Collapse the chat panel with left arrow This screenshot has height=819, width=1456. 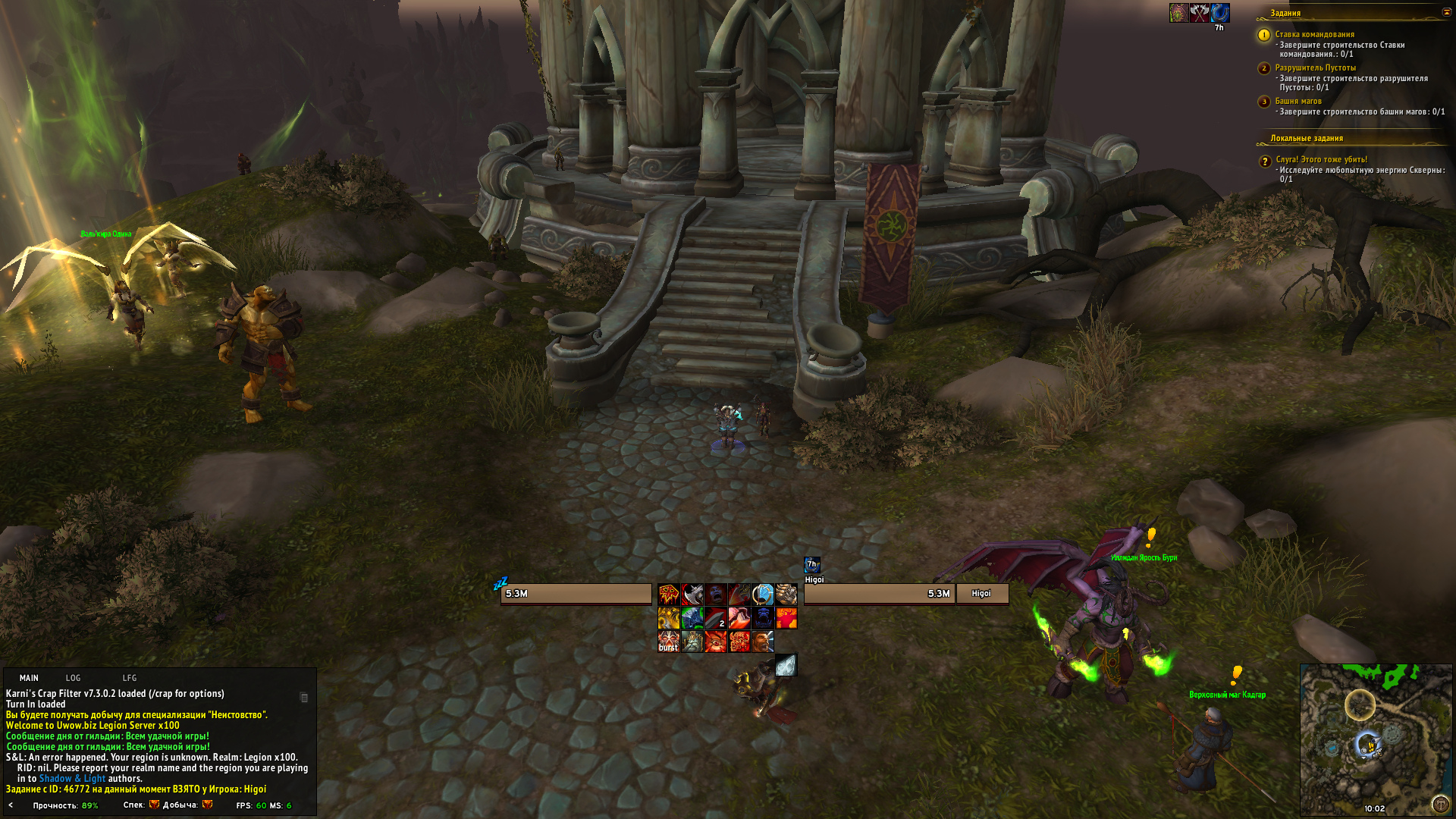pyautogui.click(x=11, y=805)
